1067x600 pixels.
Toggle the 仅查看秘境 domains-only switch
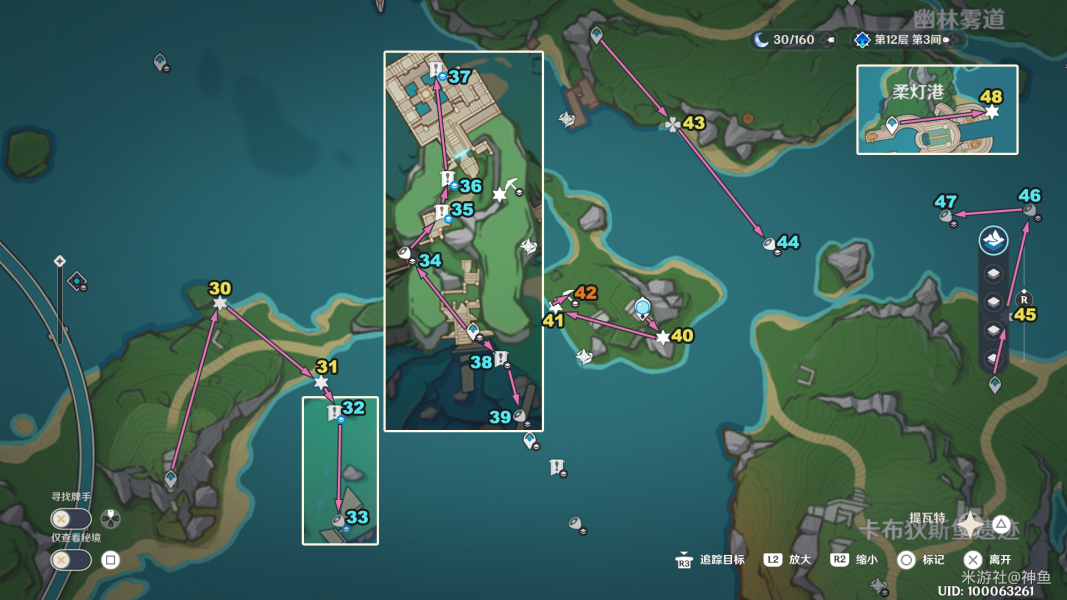click(x=71, y=560)
